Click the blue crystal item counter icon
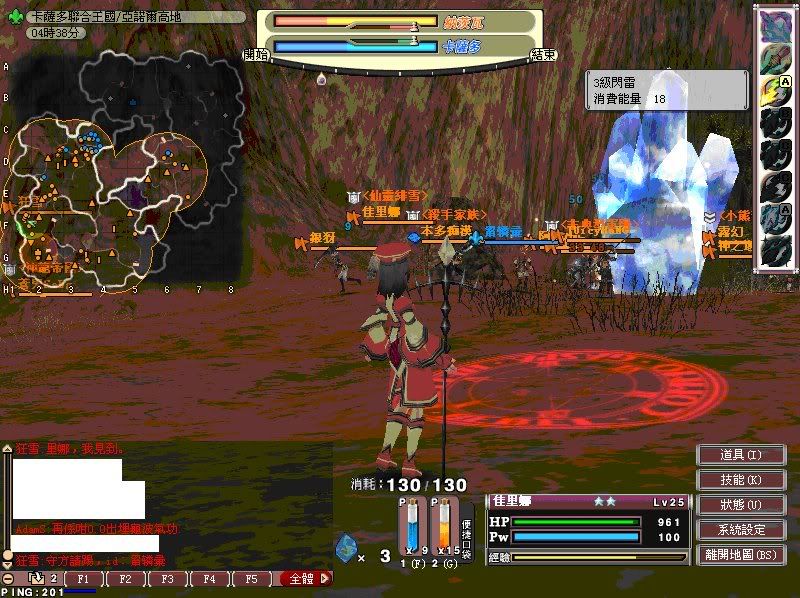Viewport: 800px width, 598px height. tap(345, 548)
